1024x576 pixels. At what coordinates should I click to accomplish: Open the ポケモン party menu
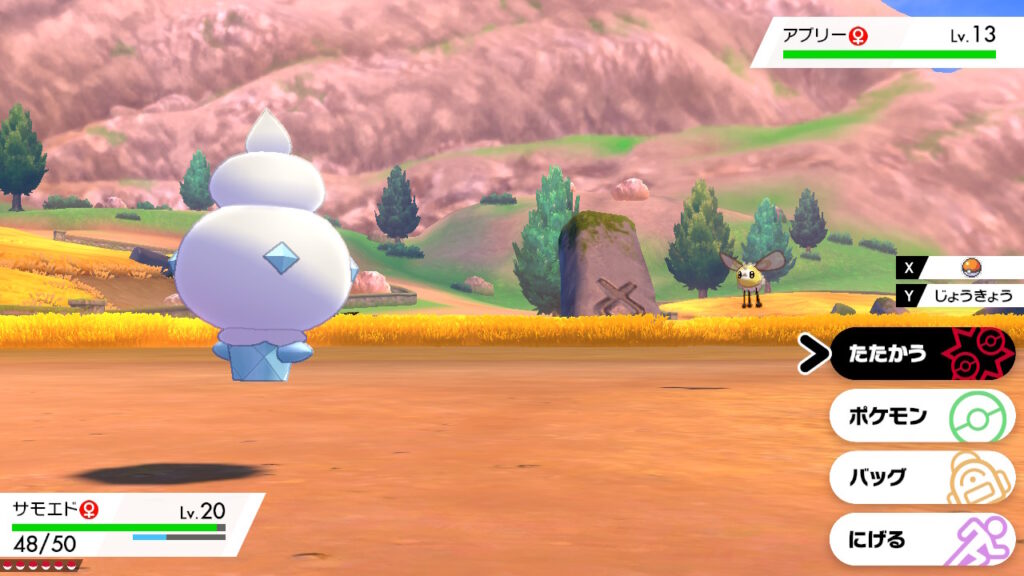(x=920, y=416)
